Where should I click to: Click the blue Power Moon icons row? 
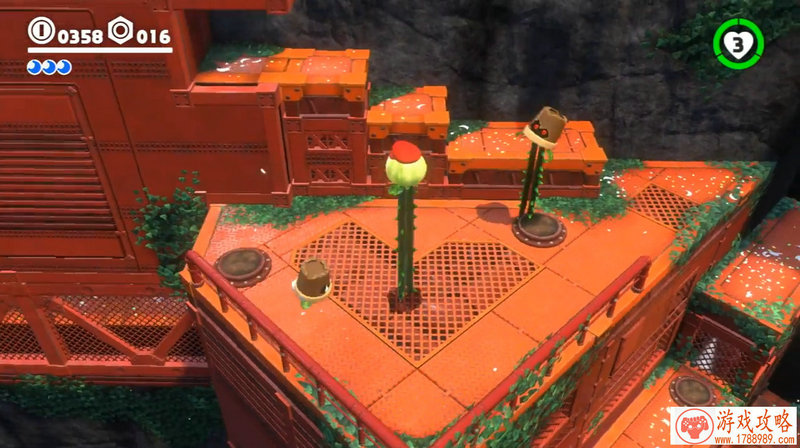[x=49, y=67]
